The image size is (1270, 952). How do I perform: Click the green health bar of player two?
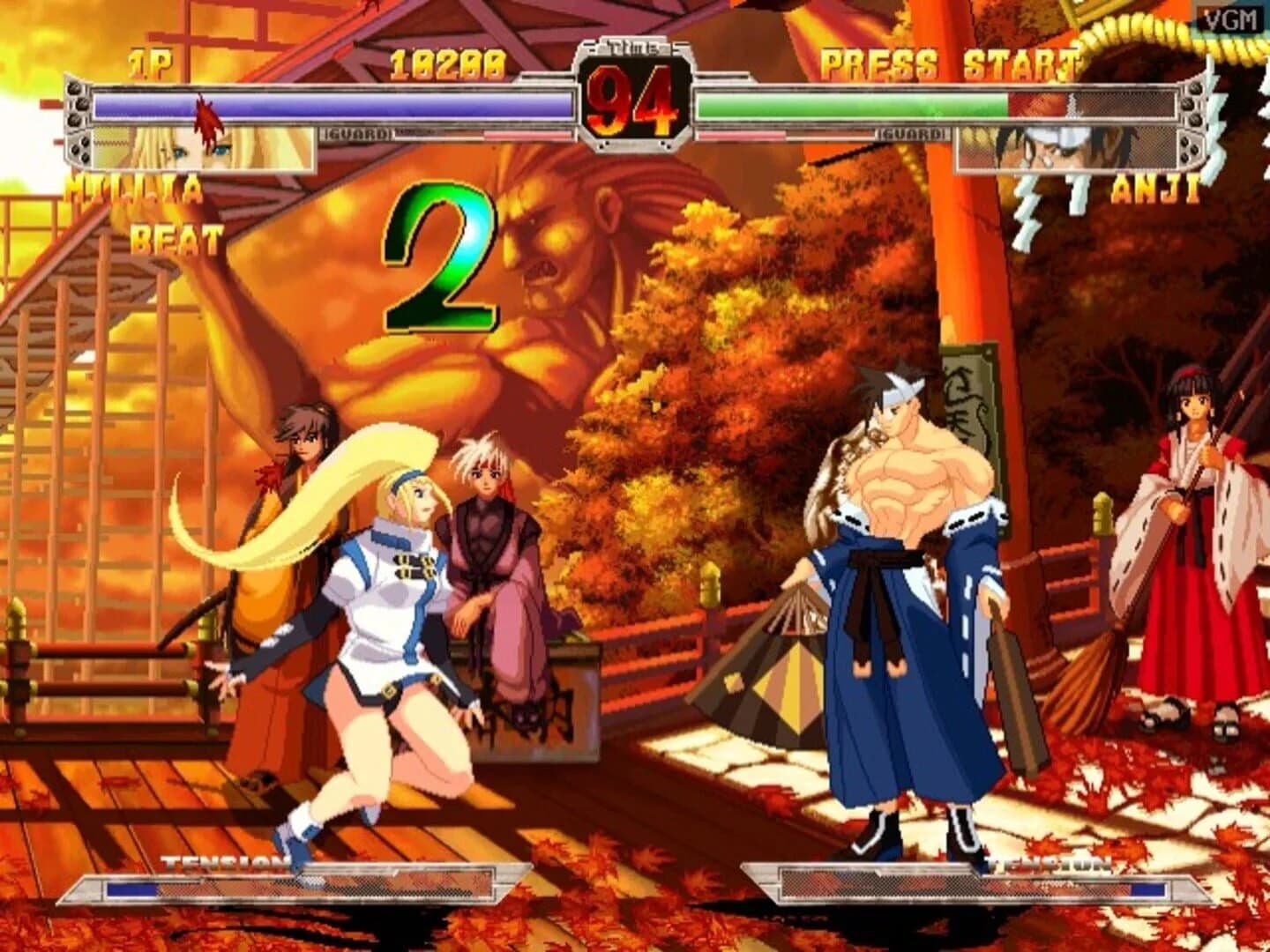(847, 104)
